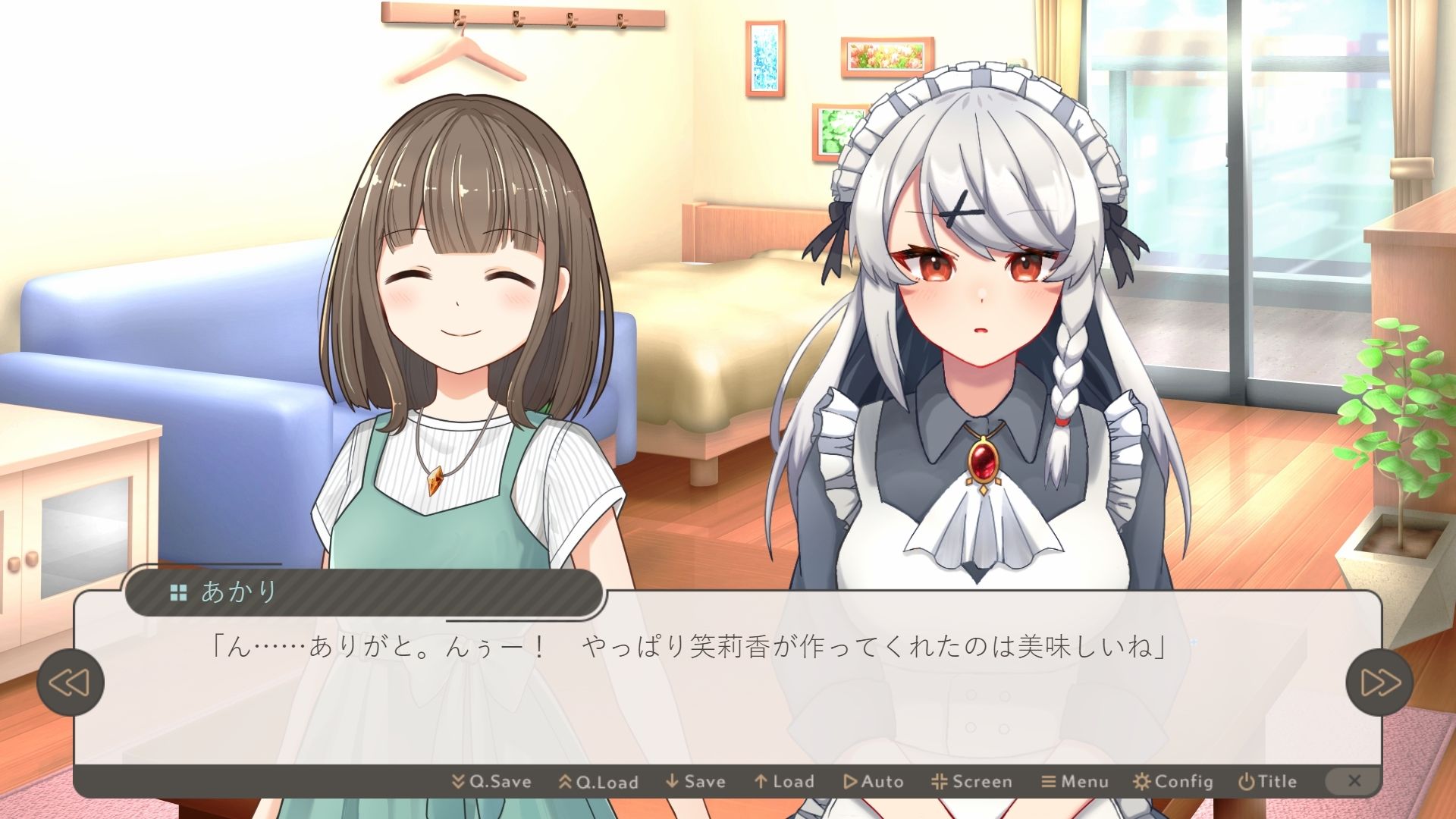
Task: Go back with the rewind arrows button
Action: (70, 682)
